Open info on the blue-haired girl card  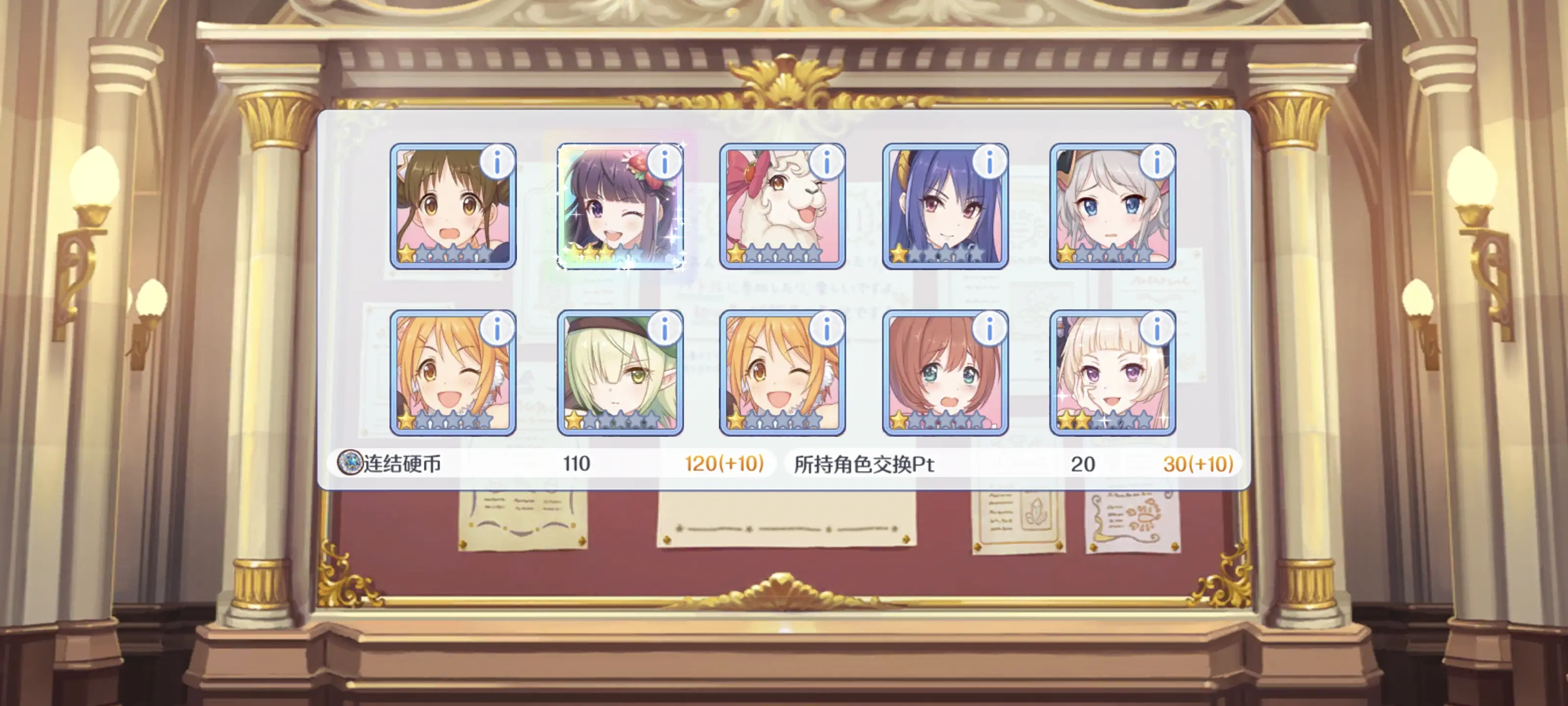coord(989,163)
